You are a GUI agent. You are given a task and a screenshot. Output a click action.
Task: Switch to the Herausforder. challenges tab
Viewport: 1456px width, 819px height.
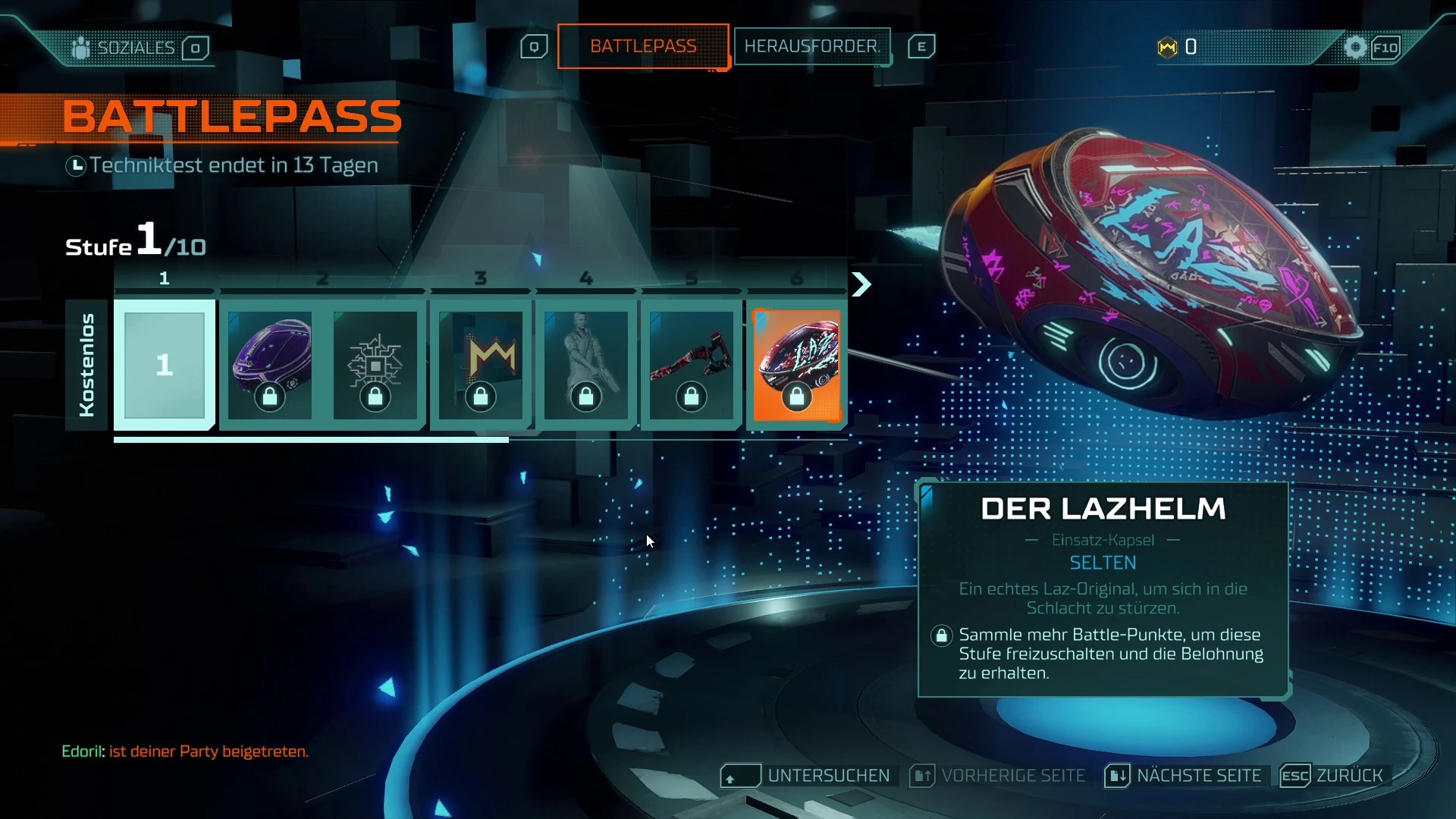click(x=811, y=46)
